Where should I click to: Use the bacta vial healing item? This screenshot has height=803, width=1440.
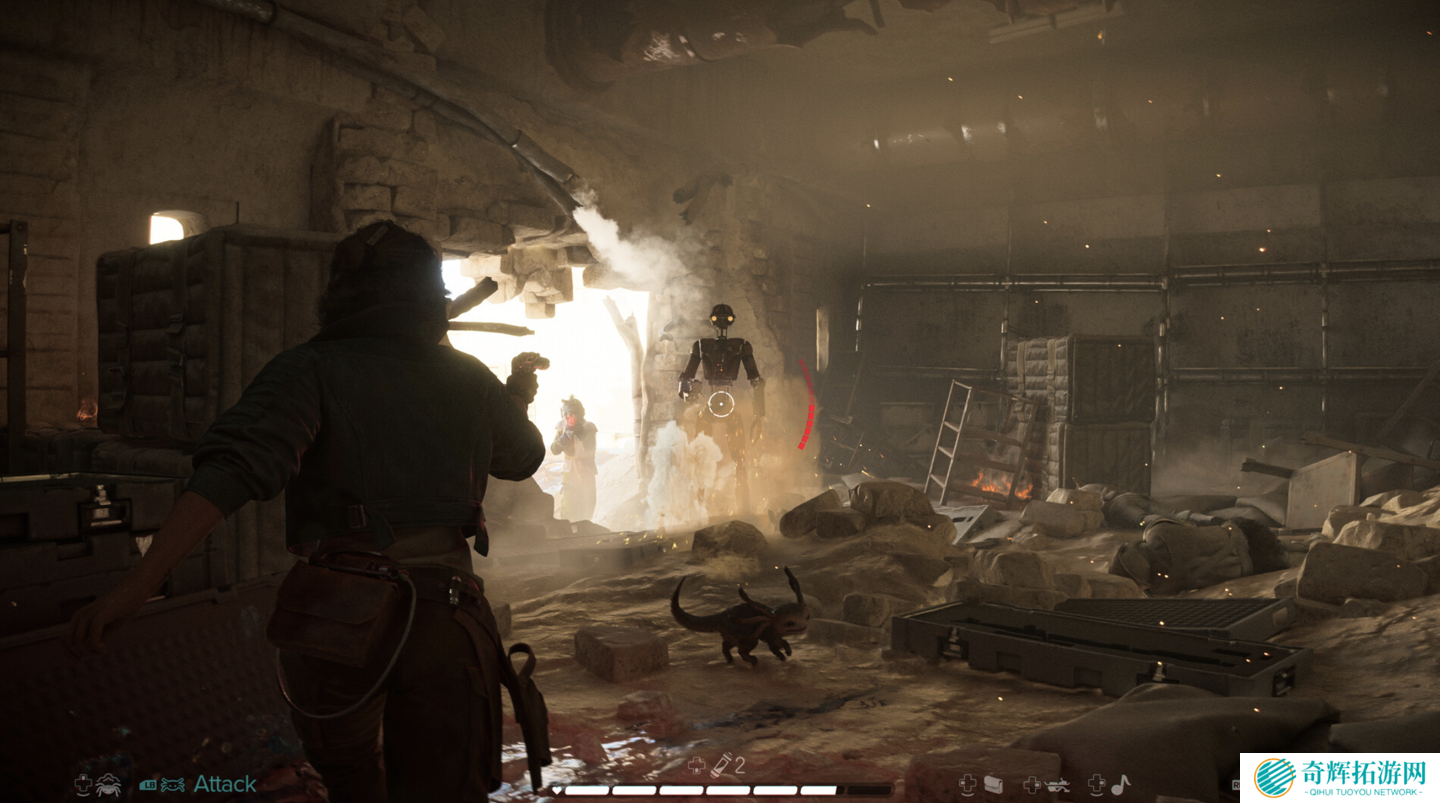click(721, 766)
